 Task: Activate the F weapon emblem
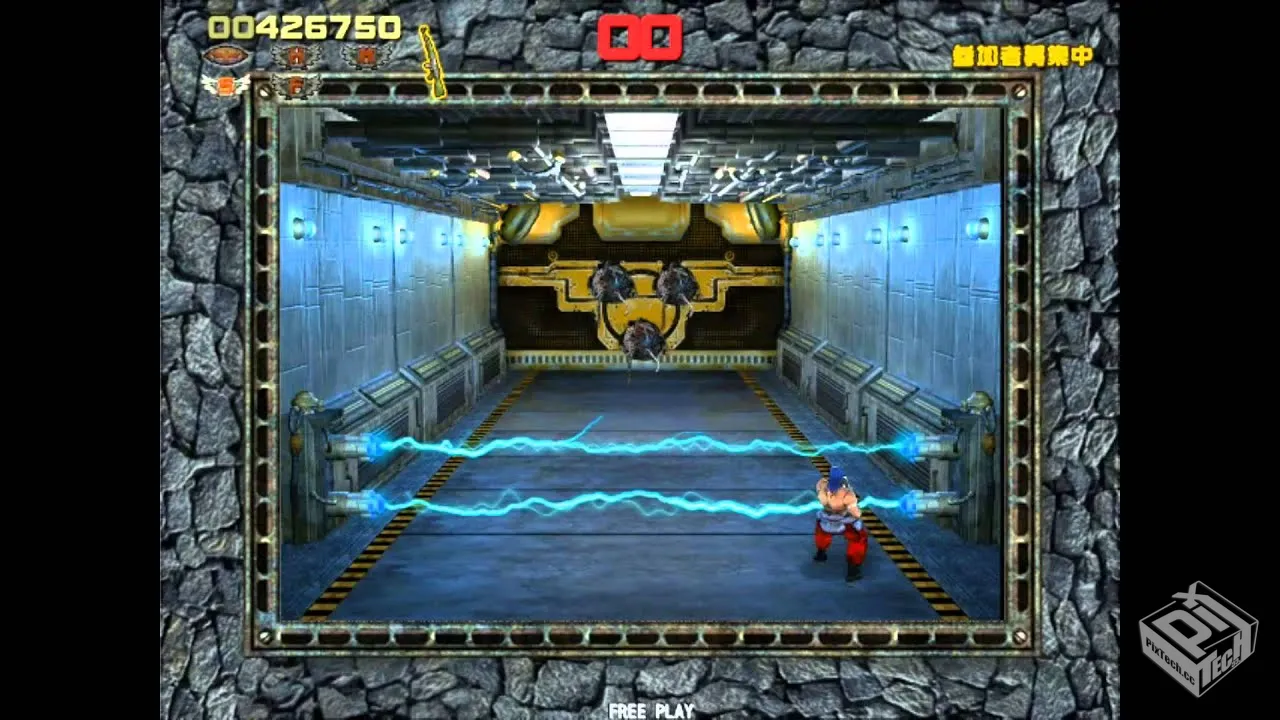(x=296, y=85)
